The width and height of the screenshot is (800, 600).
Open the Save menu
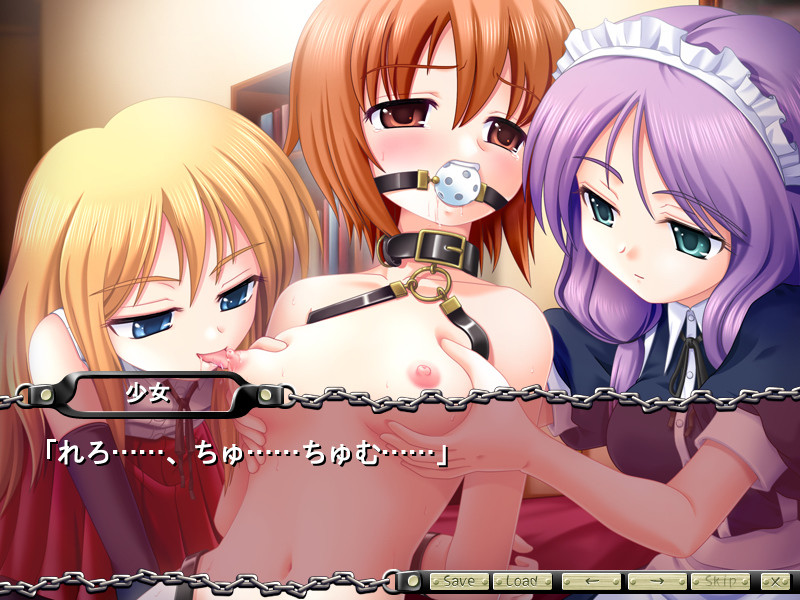[x=459, y=581]
